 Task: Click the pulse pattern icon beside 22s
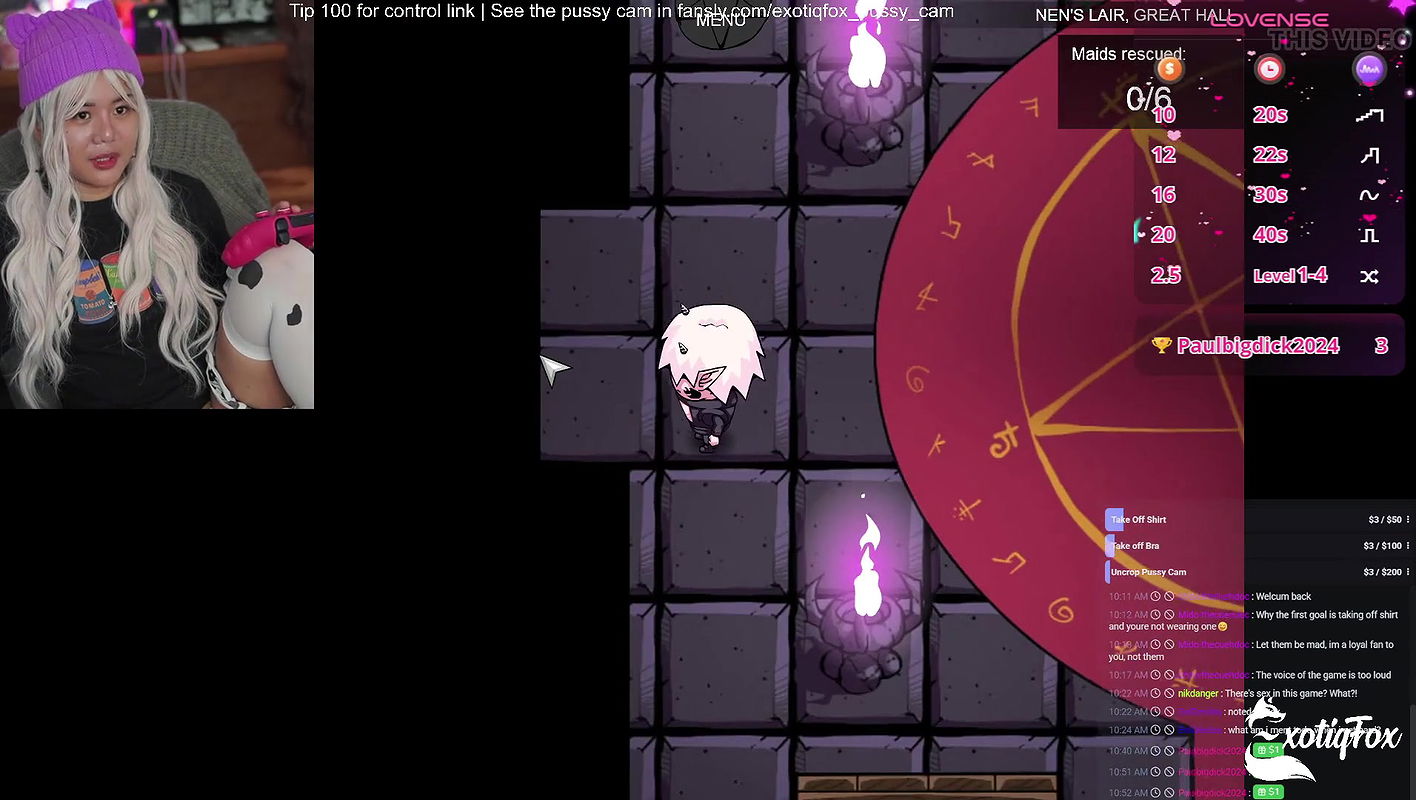coord(1370,155)
